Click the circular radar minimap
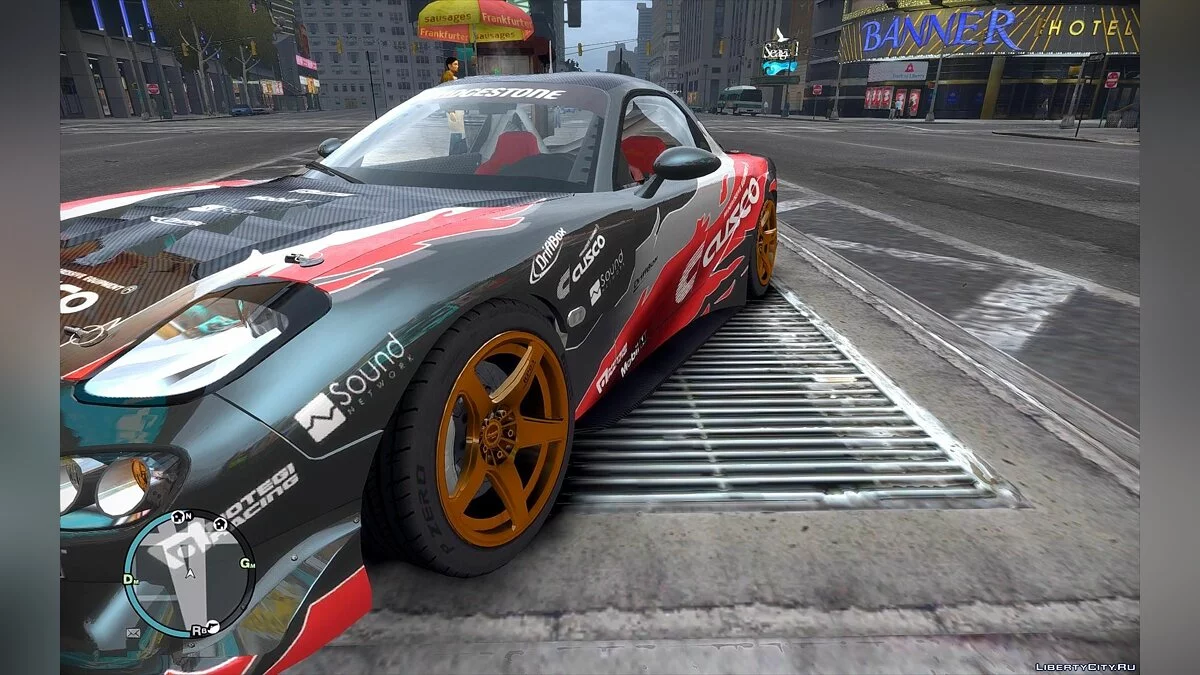 (x=189, y=573)
